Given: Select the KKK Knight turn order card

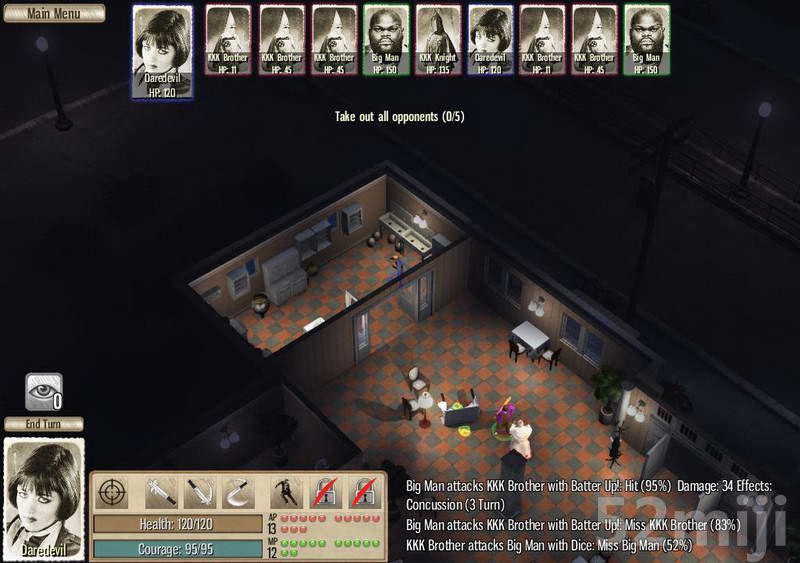Looking at the screenshot, I should 436,39.
